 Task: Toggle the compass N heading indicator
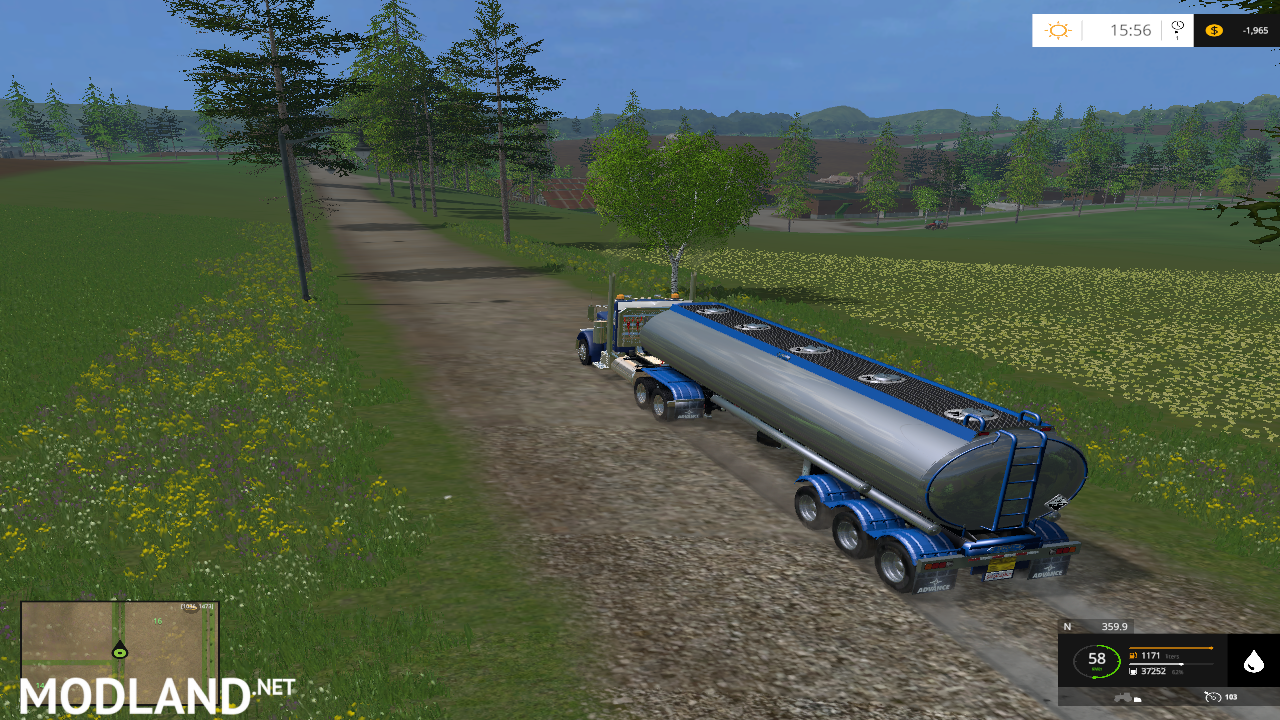point(1067,627)
